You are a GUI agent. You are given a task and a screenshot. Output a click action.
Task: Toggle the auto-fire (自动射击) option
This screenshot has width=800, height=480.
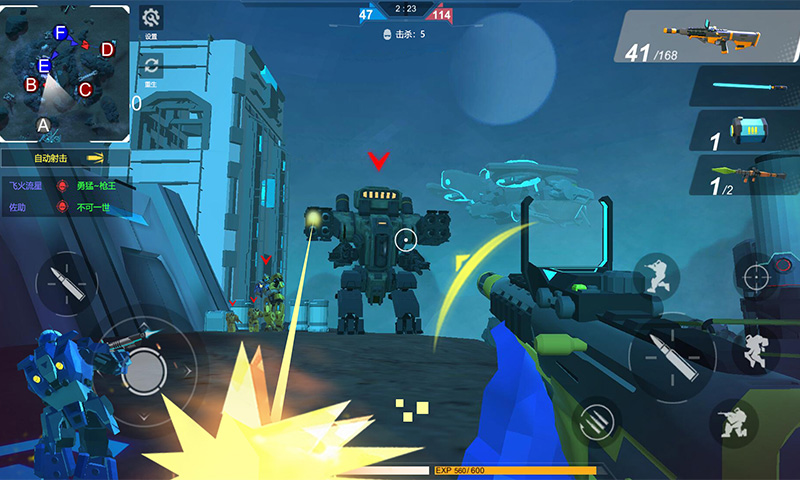[x=65, y=158]
